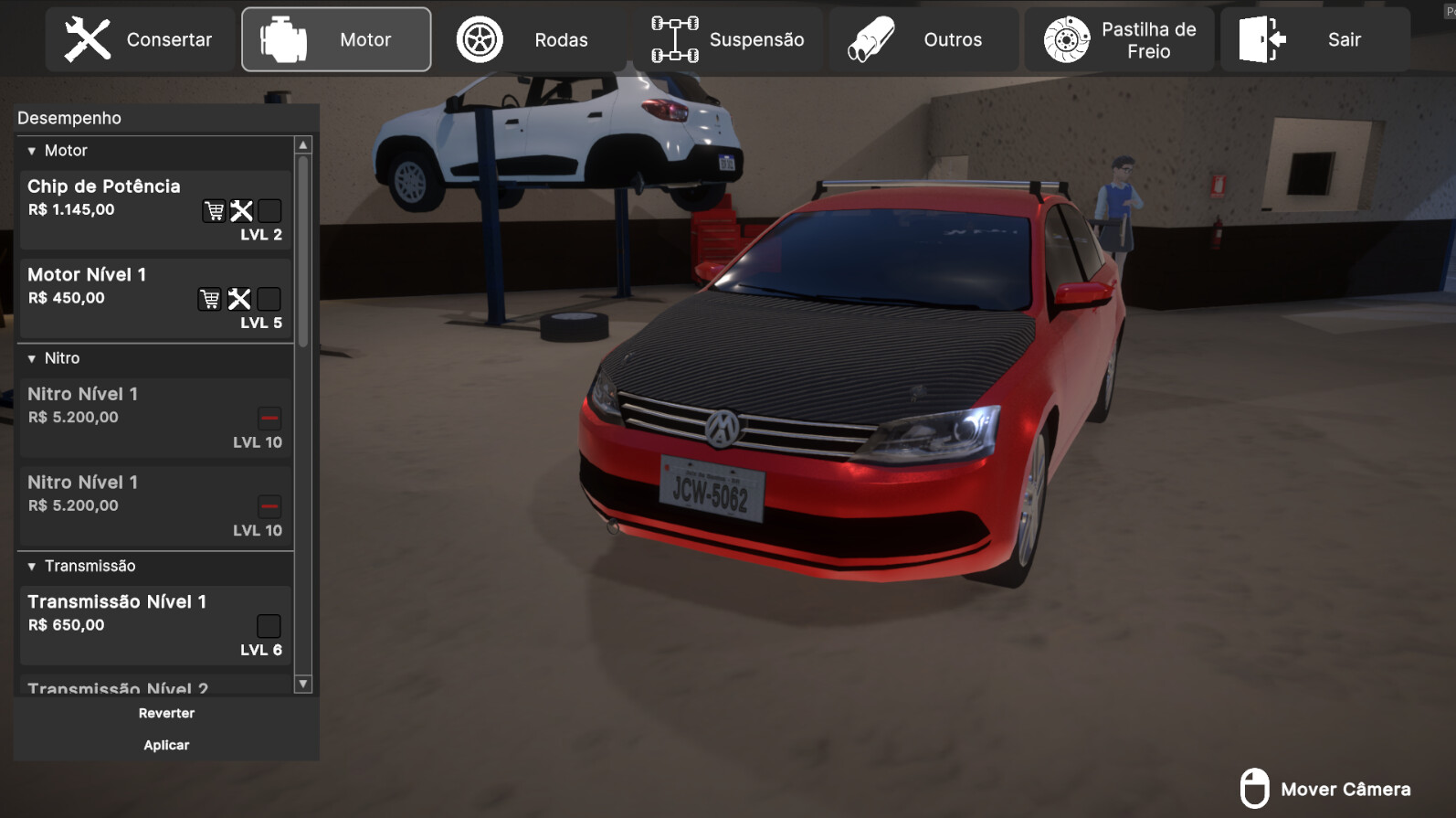
Task: Click the exit door icon on Sair
Action: pos(1262,38)
